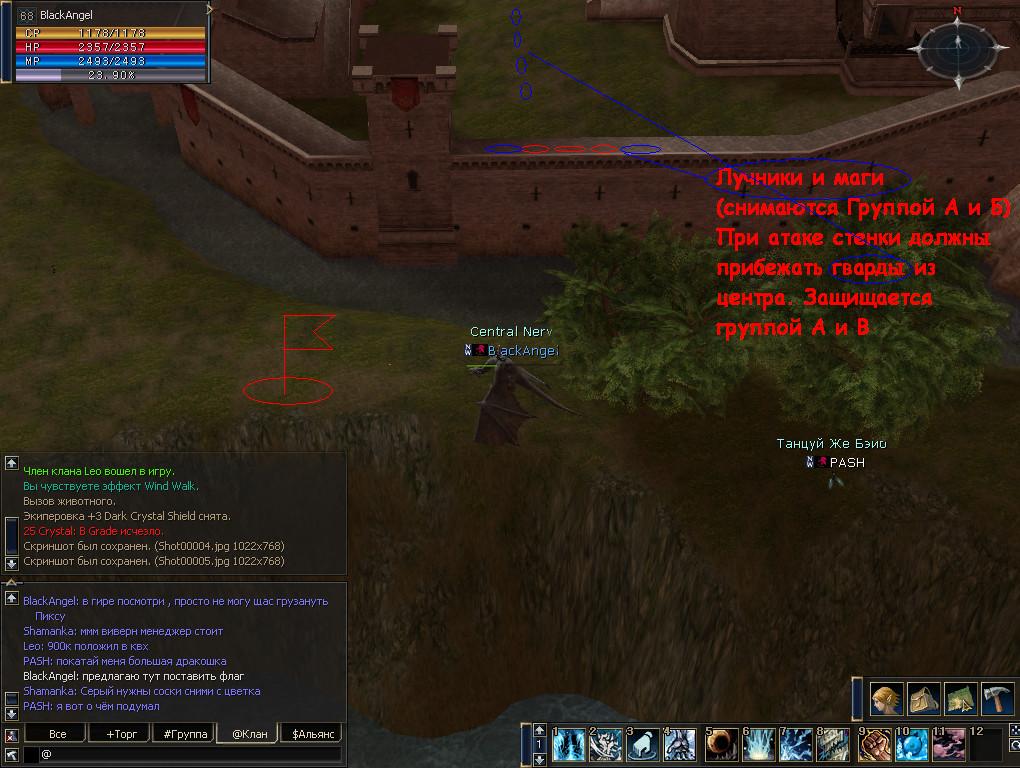Viewport: 1020px width, 768px height.
Task: Use the armored glove skill in slot 4
Action: point(681,745)
